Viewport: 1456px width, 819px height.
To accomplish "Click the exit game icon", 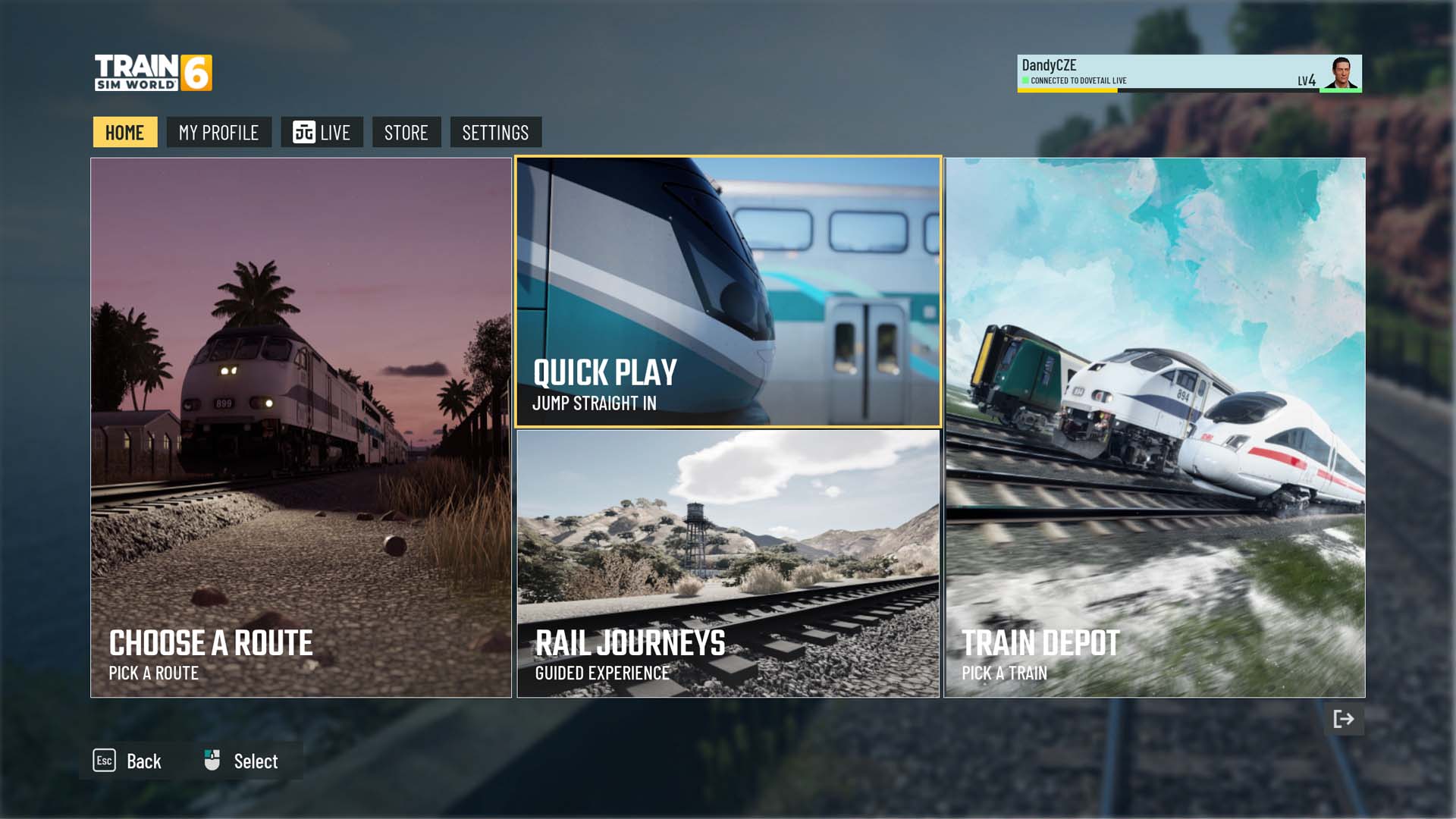I will (1344, 719).
